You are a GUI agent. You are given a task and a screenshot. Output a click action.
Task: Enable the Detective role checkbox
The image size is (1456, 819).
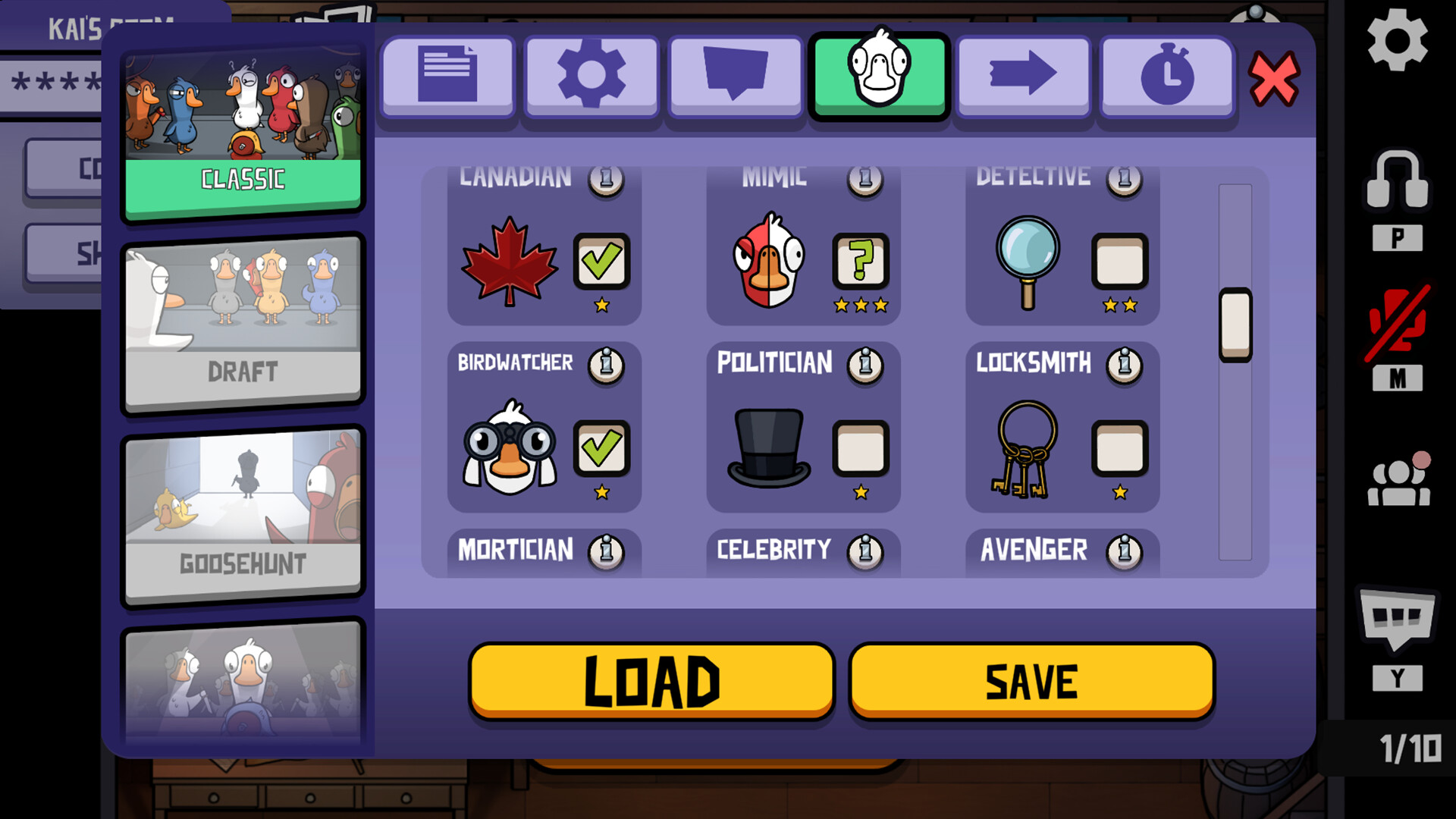coord(1120,260)
